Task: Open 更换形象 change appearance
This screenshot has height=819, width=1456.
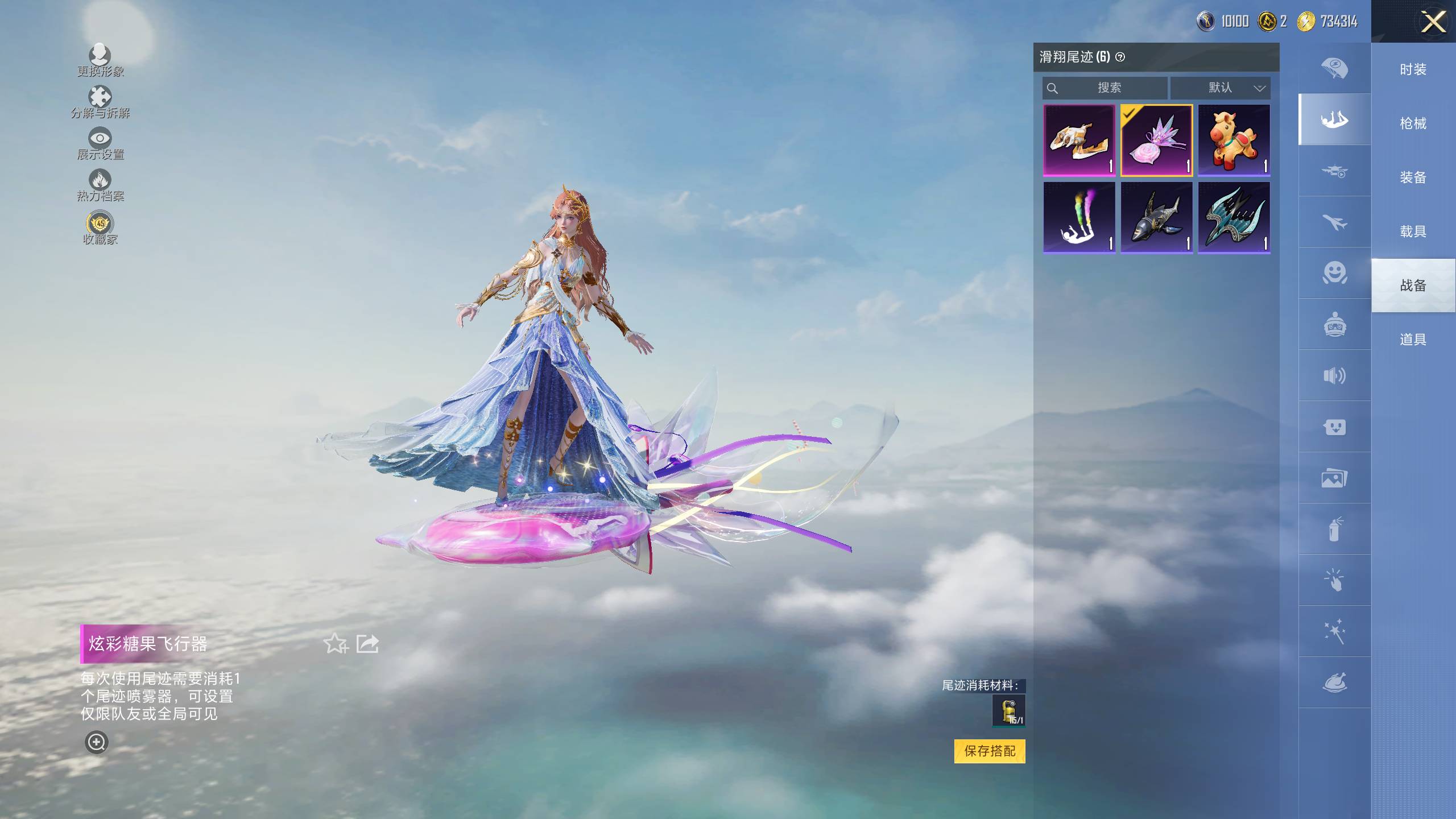Action: [100, 60]
